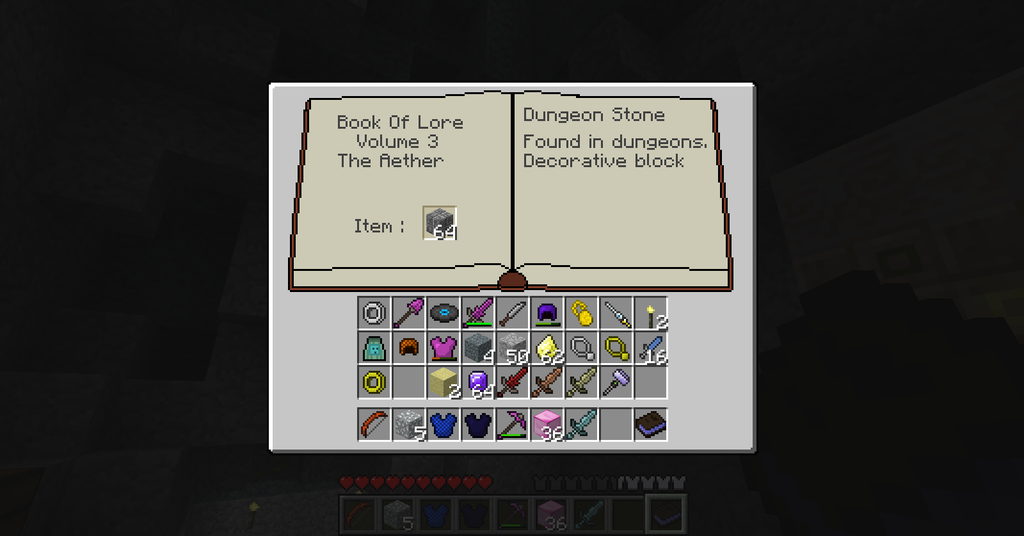Select the stack of two torches
The height and width of the screenshot is (536, 1024).
click(651, 313)
